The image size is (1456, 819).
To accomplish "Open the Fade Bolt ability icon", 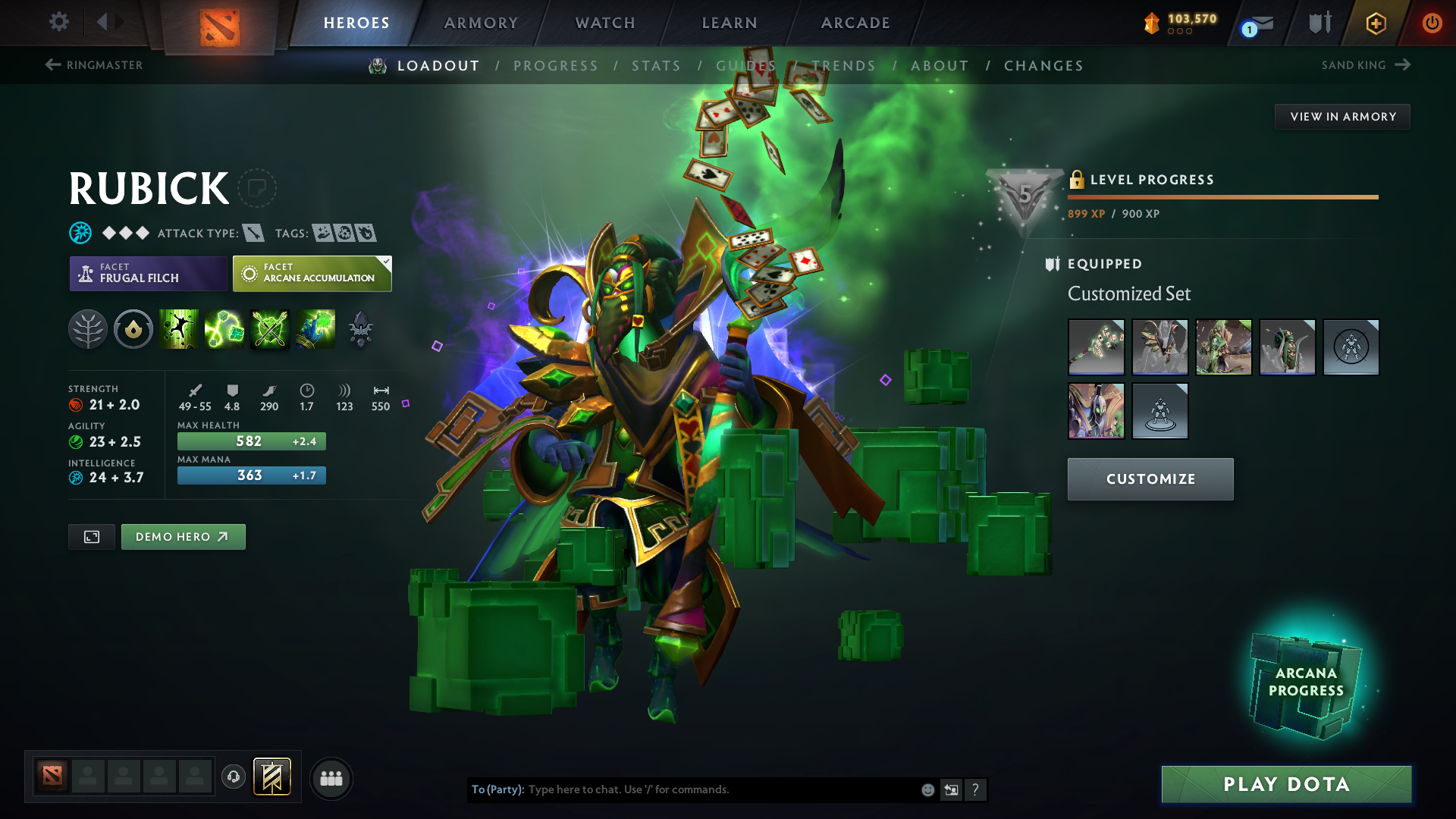I will (x=224, y=329).
